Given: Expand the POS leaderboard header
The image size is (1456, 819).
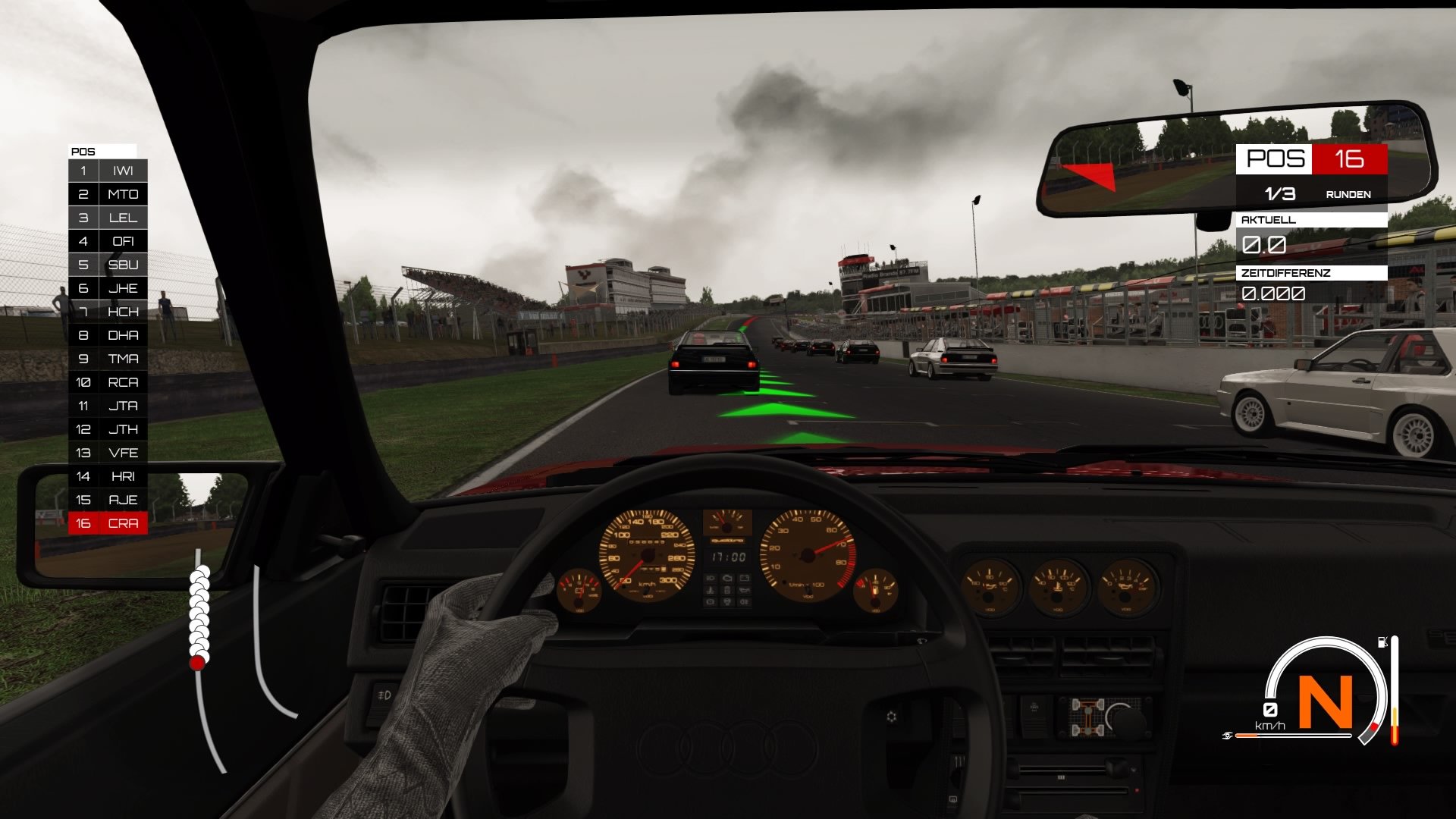Looking at the screenshot, I should coord(83,151).
